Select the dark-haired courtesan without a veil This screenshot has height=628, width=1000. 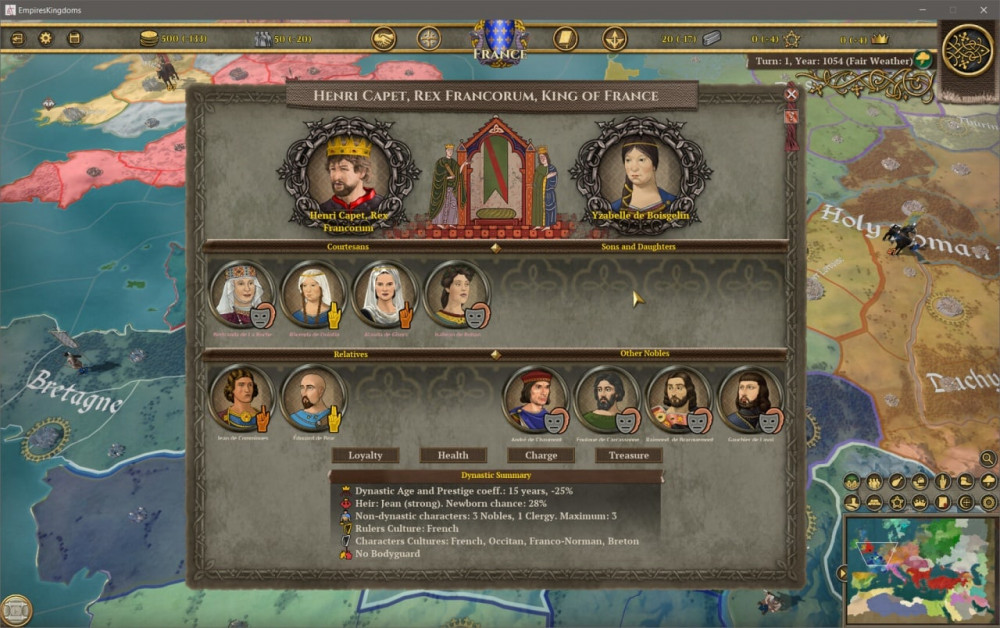pyautogui.click(x=455, y=292)
